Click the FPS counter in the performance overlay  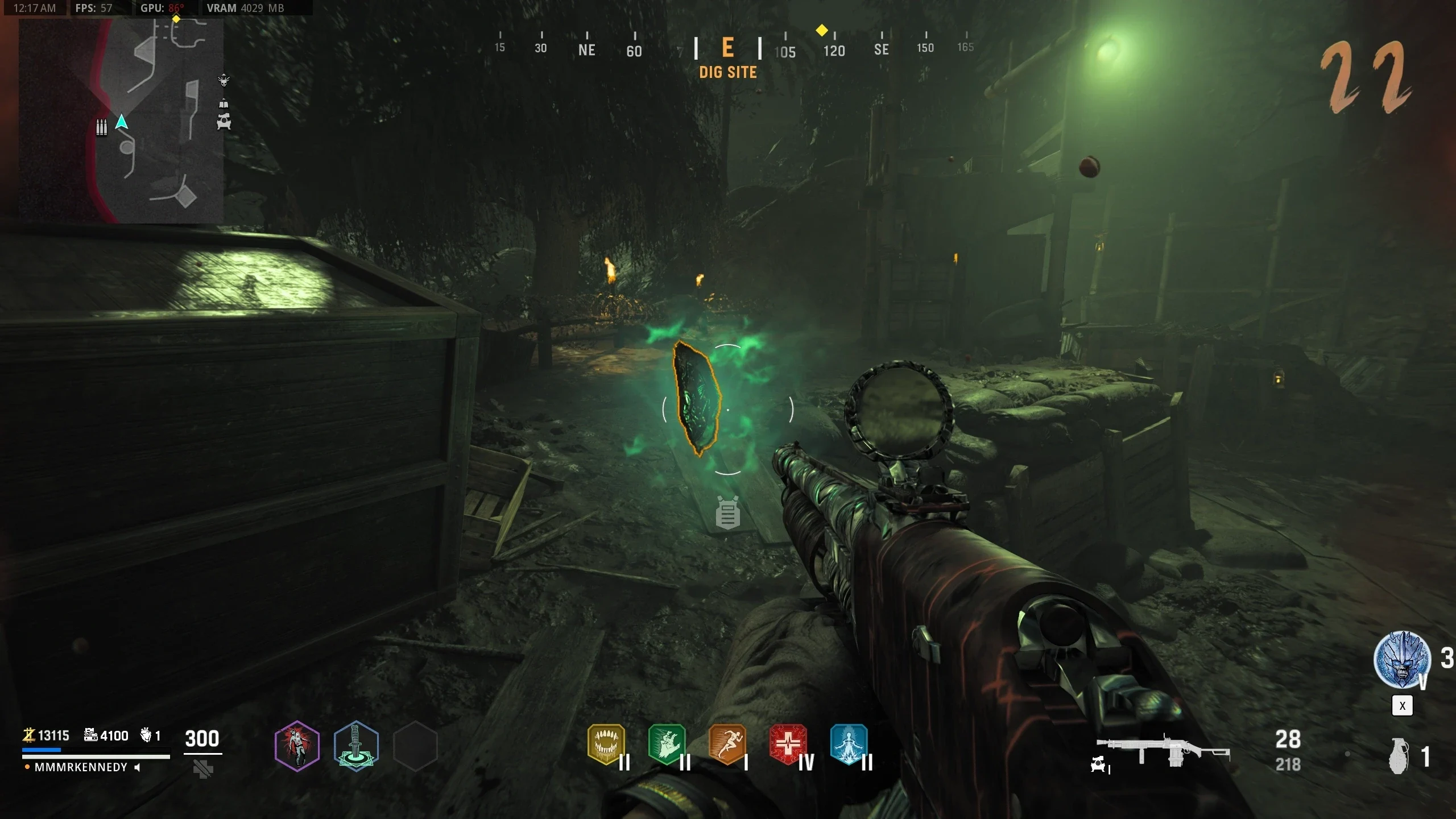click(x=94, y=8)
